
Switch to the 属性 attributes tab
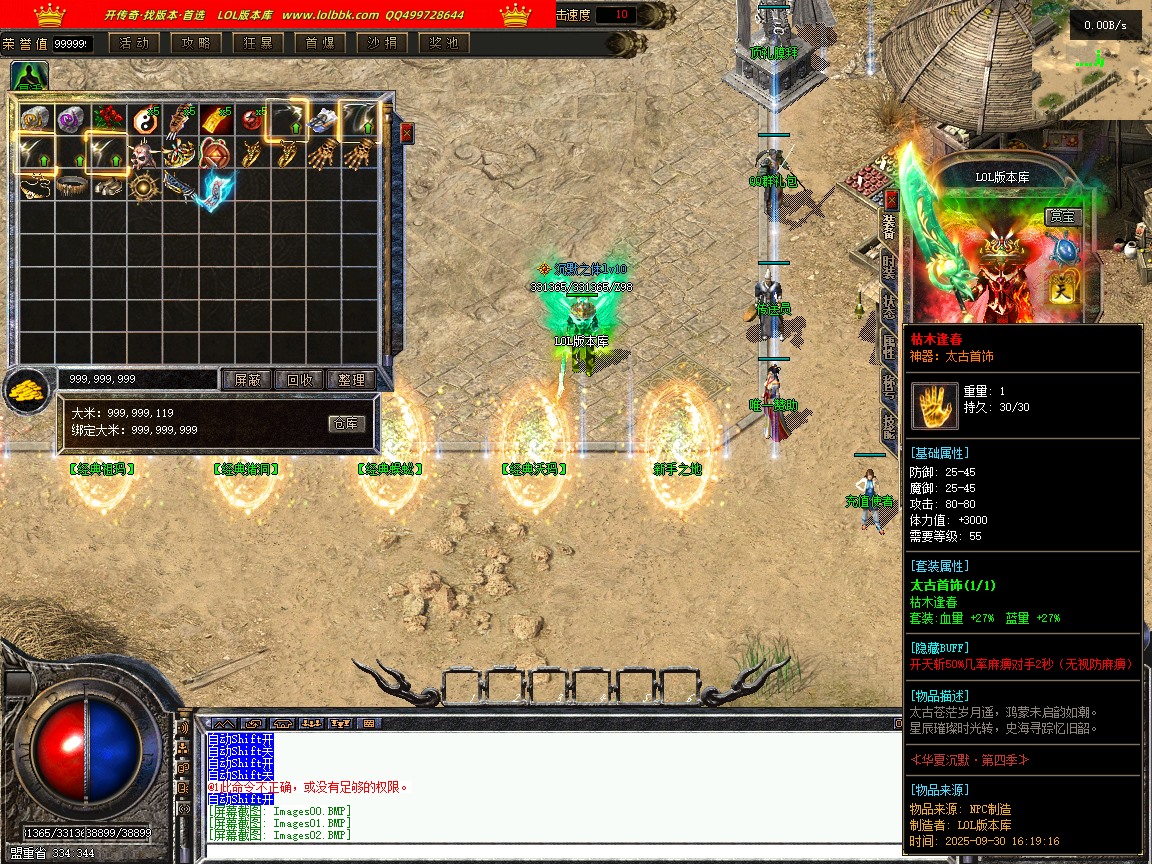pos(889,346)
